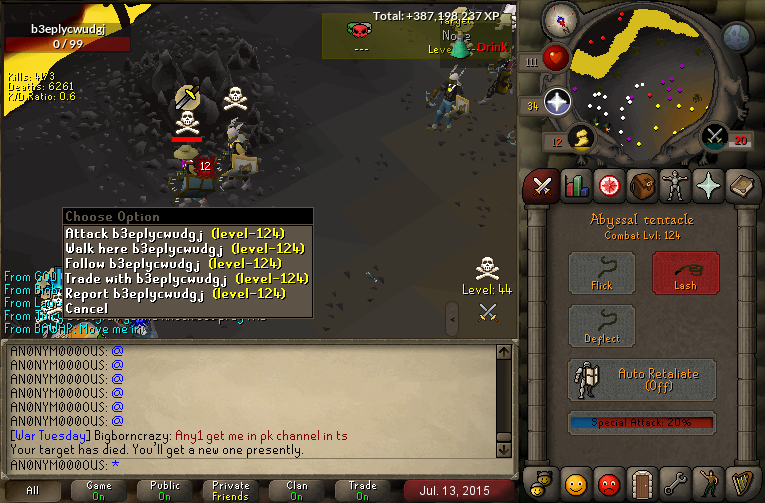Switch to the skills bar-chart tab
This screenshot has width=765, height=503.
pos(575,186)
